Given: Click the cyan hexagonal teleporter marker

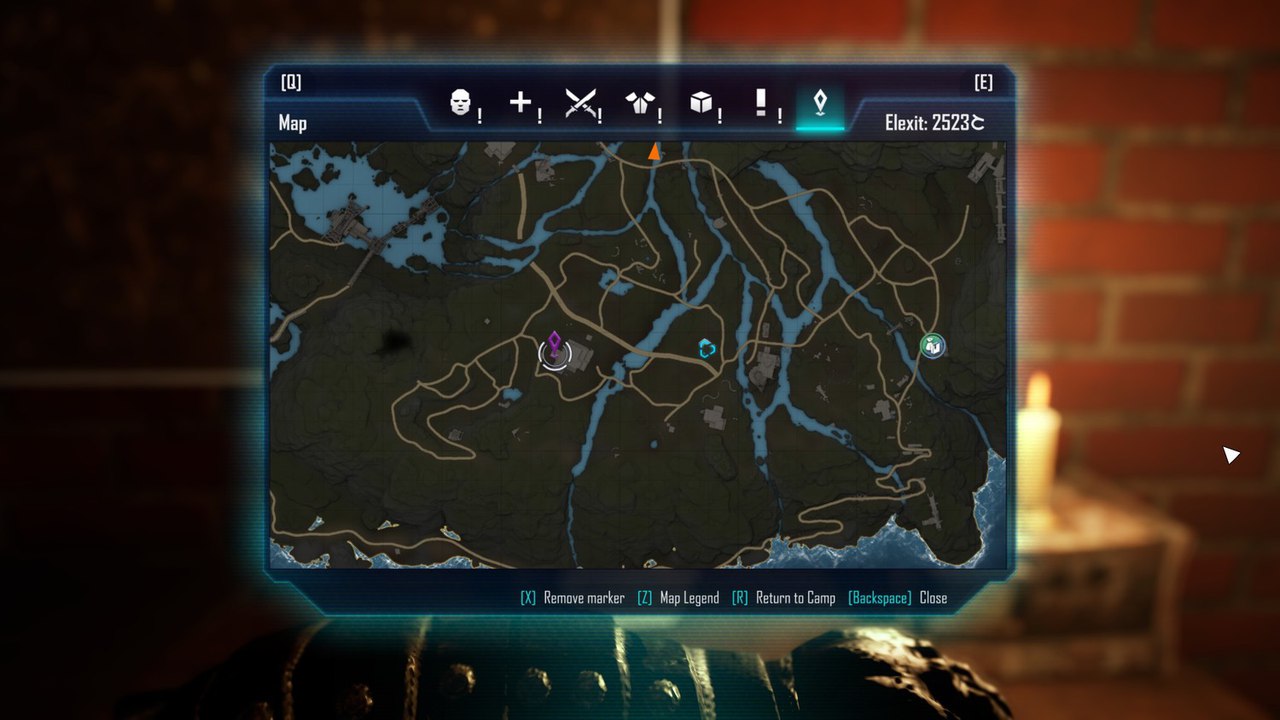Looking at the screenshot, I should click(x=708, y=349).
